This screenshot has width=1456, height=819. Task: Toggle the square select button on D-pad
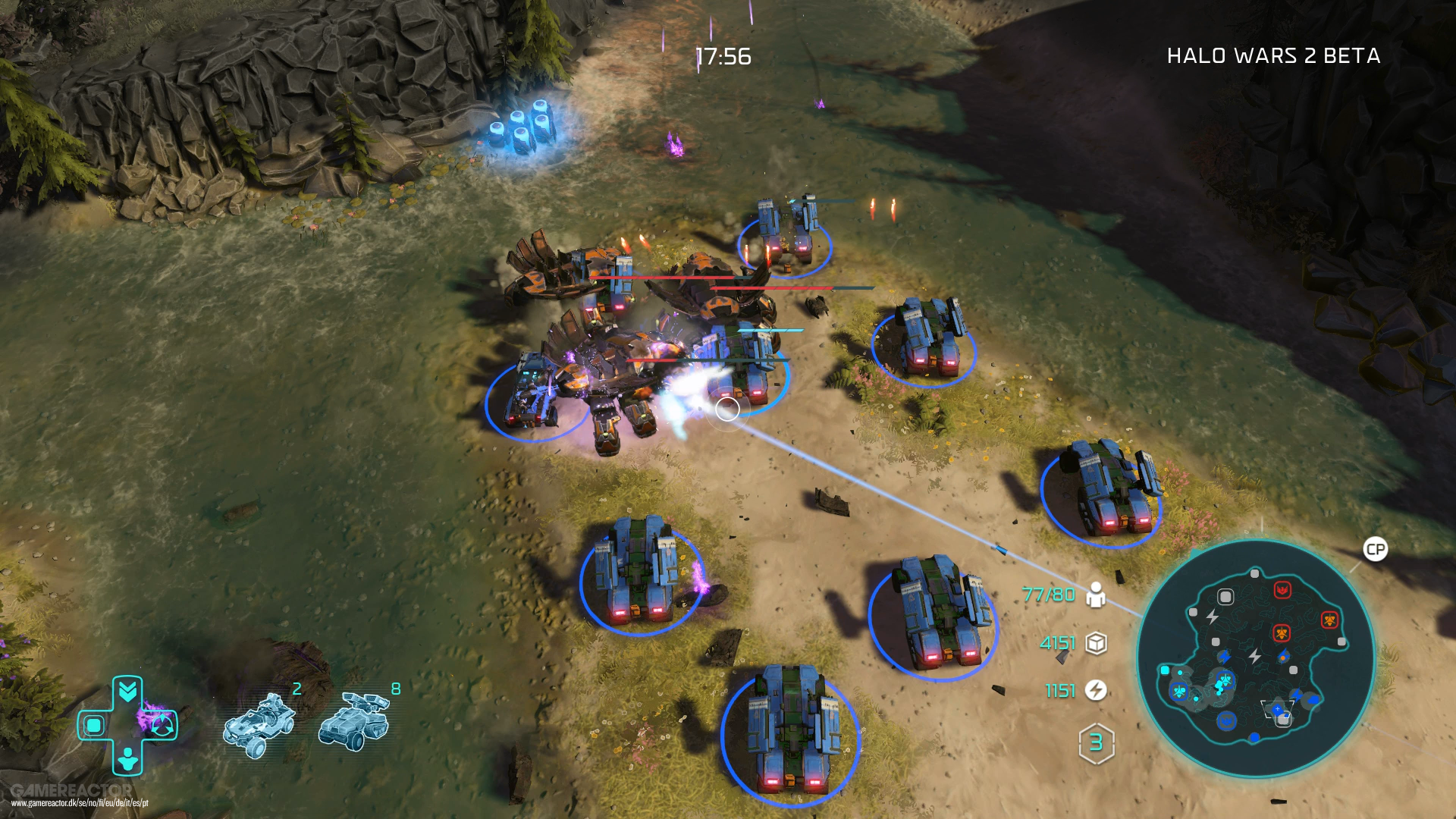click(93, 726)
